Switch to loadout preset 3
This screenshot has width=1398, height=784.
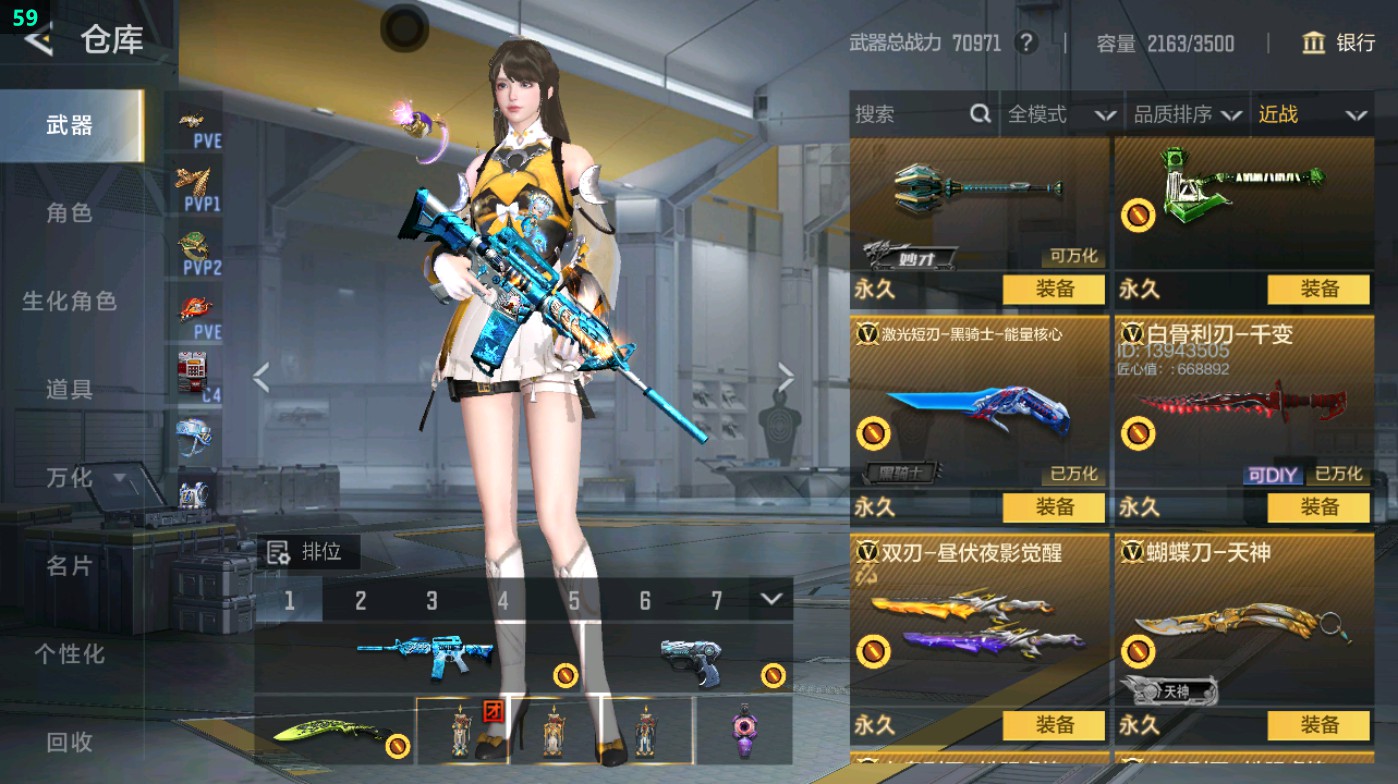[432, 598]
